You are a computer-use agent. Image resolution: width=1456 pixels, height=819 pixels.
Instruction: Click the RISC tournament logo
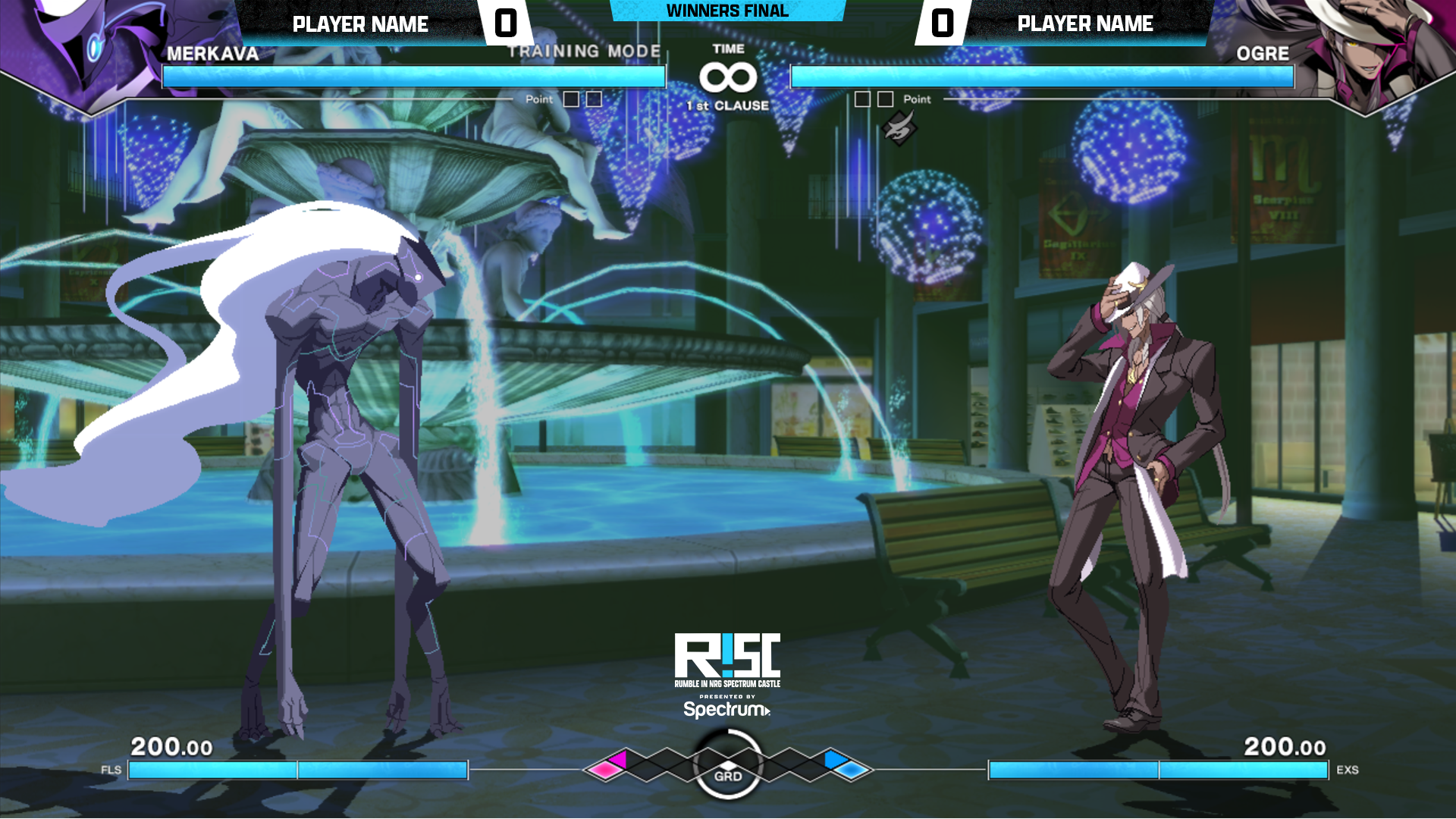(x=727, y=657)
